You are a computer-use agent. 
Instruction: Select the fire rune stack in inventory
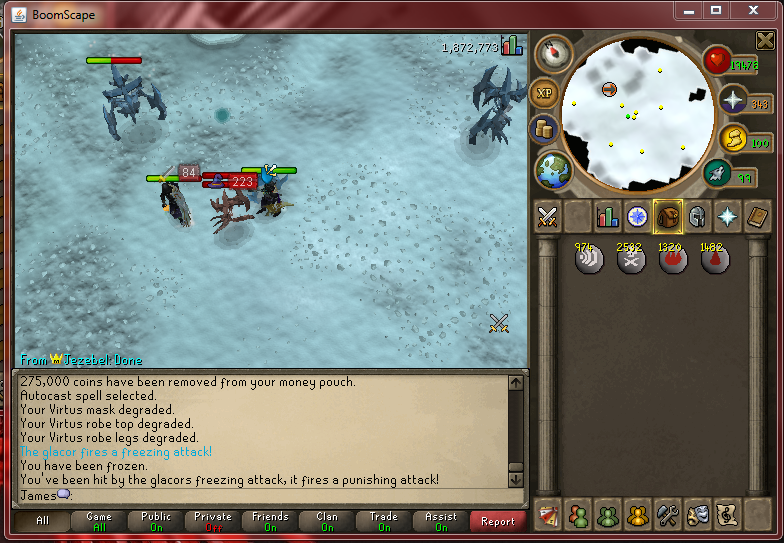[x=672, y=260]
